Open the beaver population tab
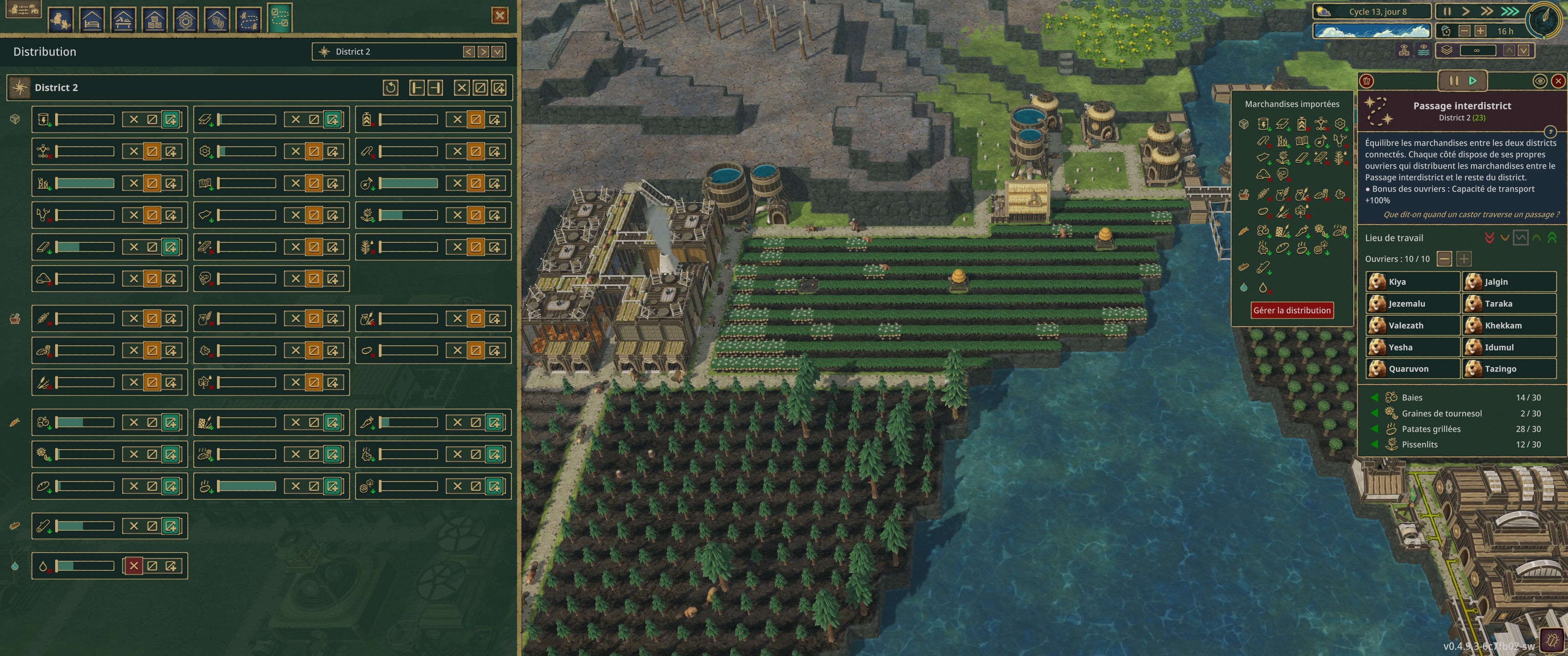1568x656 pixels. pyautogui.click(x=60, y=20)
